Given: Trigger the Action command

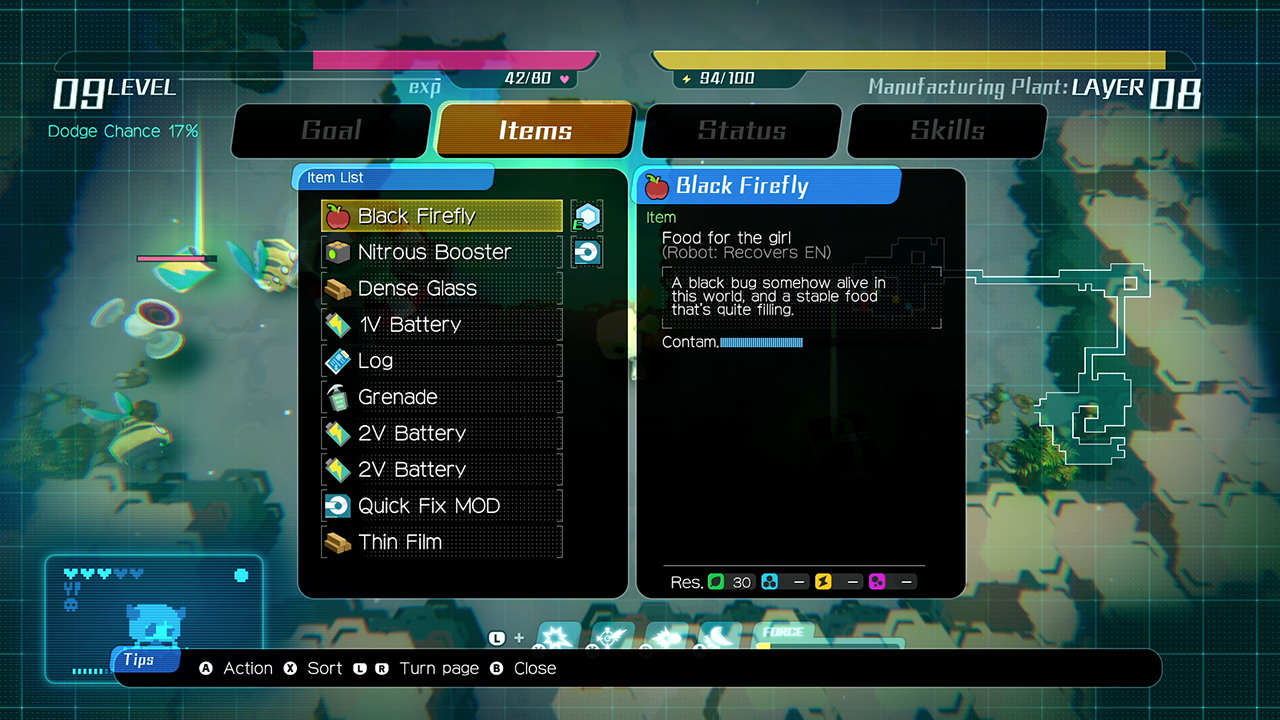Looking at the screenshot, I should click(247, 668).
